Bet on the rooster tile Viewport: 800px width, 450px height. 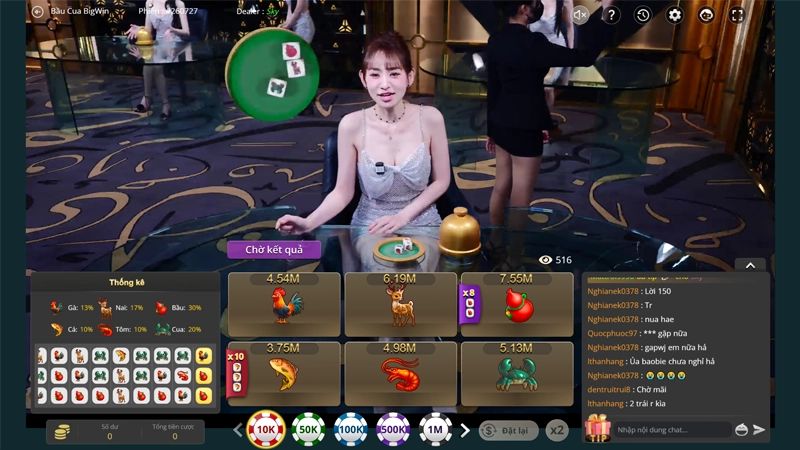coord(285,304)
